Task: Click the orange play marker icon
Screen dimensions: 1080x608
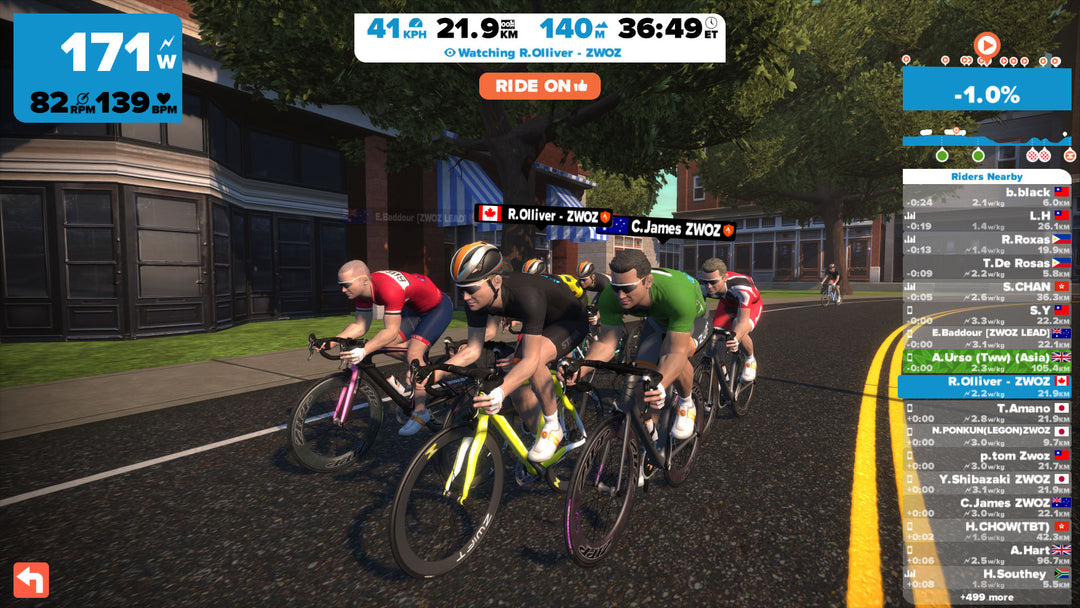Action: 986,45
